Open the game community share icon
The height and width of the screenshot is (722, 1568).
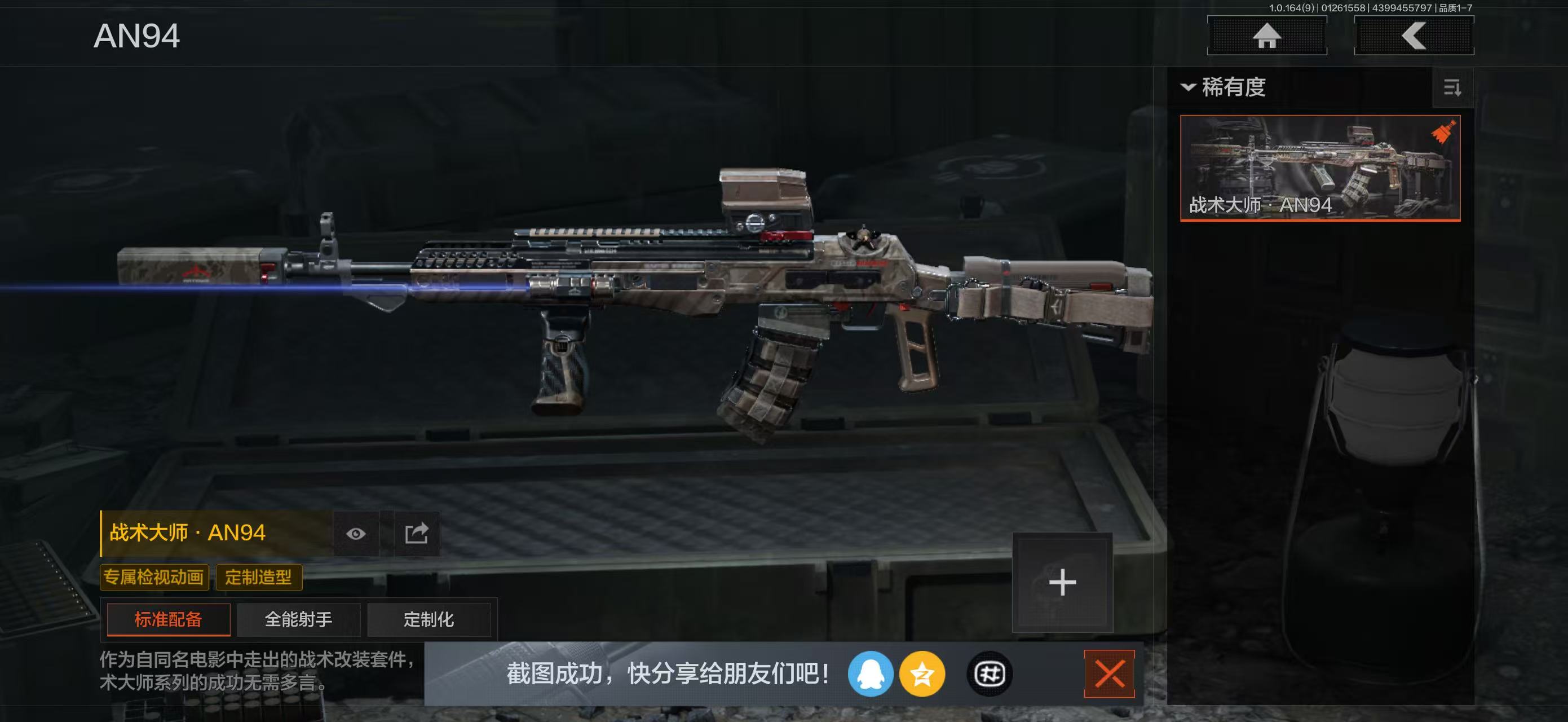pos(989,676)
